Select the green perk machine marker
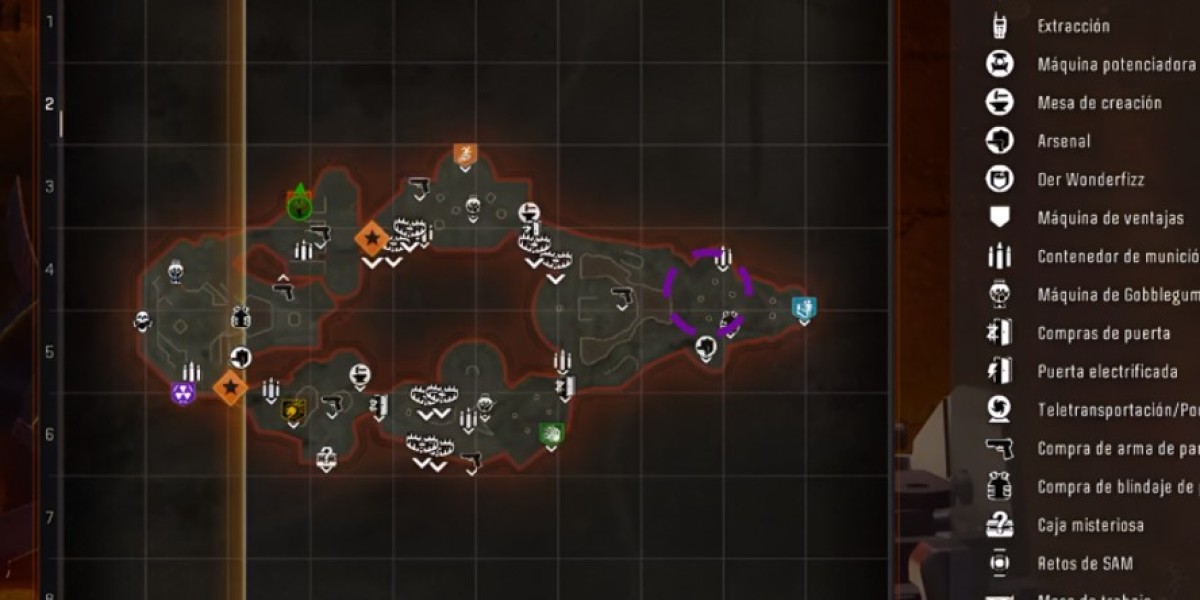This screenshot has height=600, width=1200. pos(551,433)
